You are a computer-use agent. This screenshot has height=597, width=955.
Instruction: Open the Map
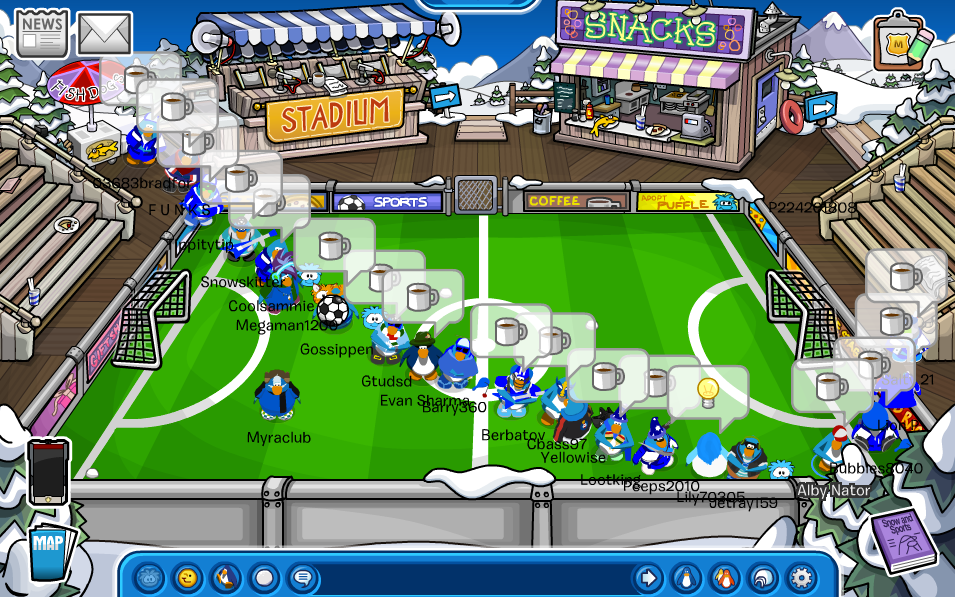pyautogui.click(x=47, y=551)
